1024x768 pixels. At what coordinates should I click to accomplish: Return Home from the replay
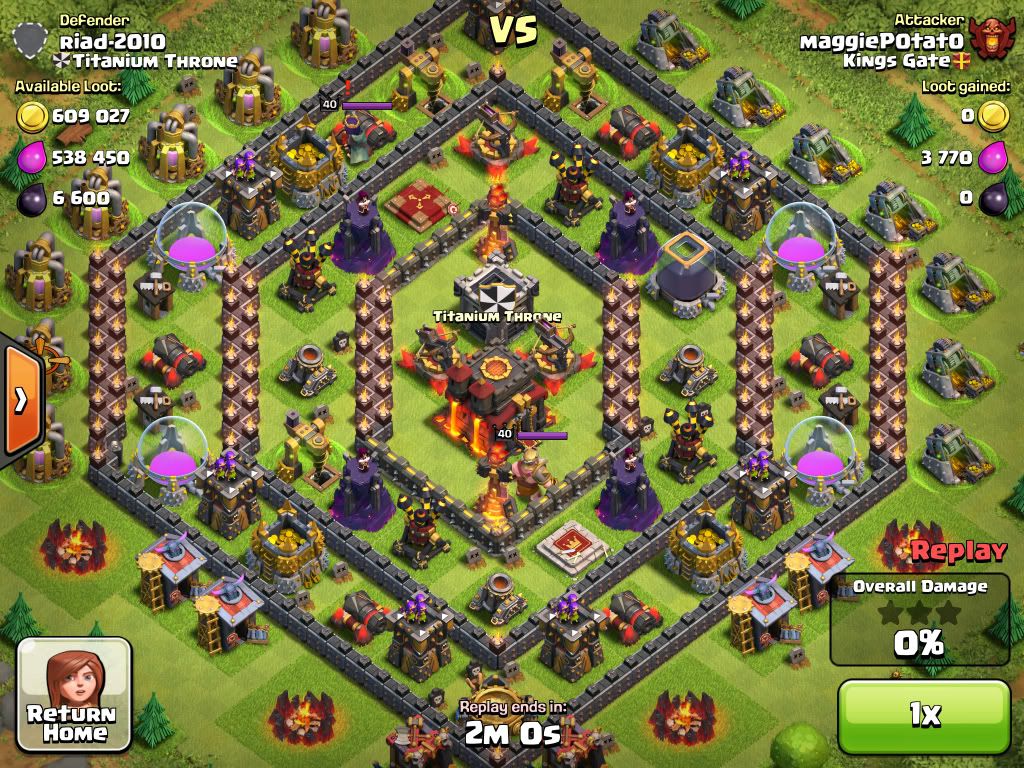[75, 694]
